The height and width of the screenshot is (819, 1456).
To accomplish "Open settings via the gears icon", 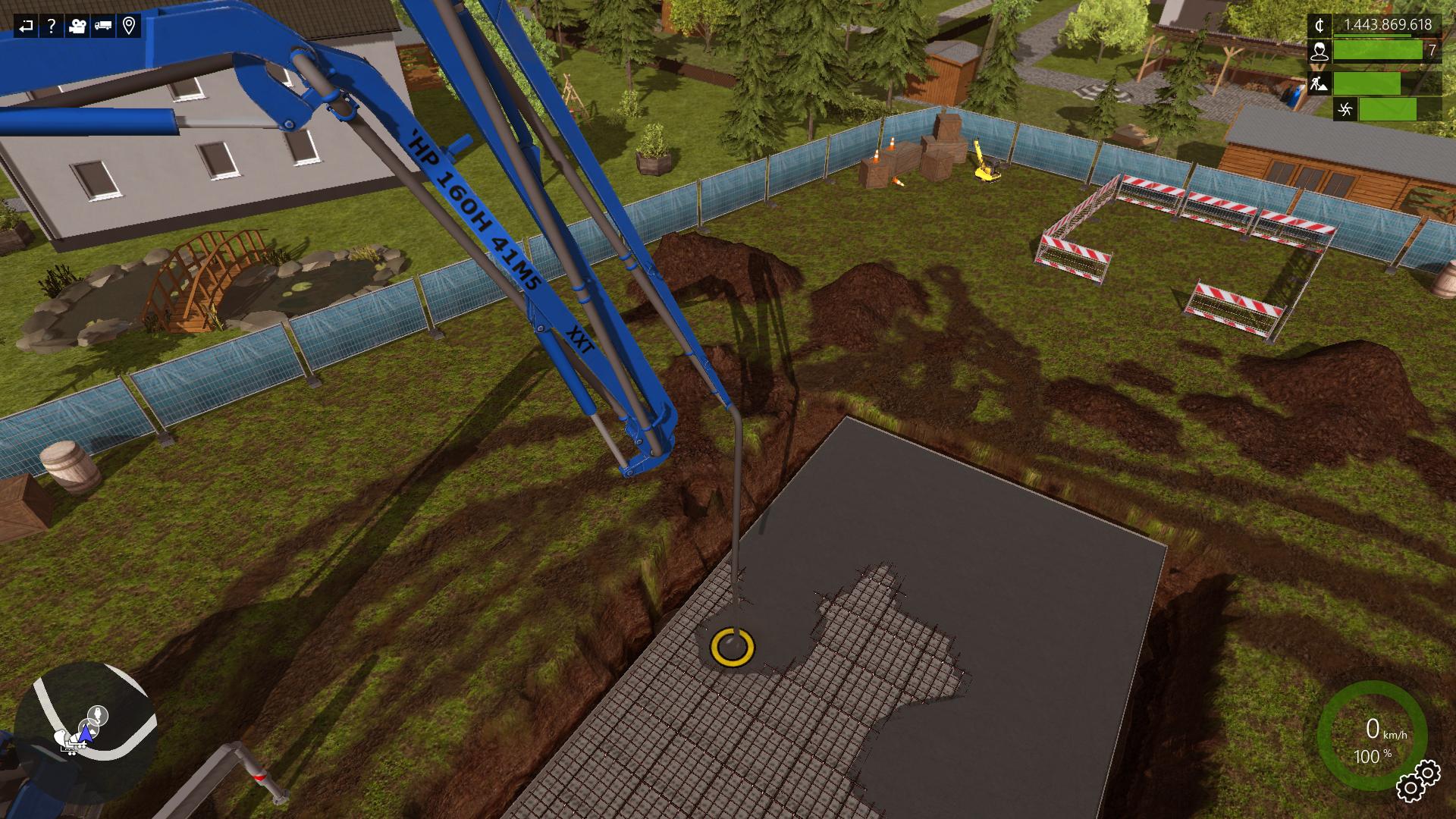I will click(1417, 781).
